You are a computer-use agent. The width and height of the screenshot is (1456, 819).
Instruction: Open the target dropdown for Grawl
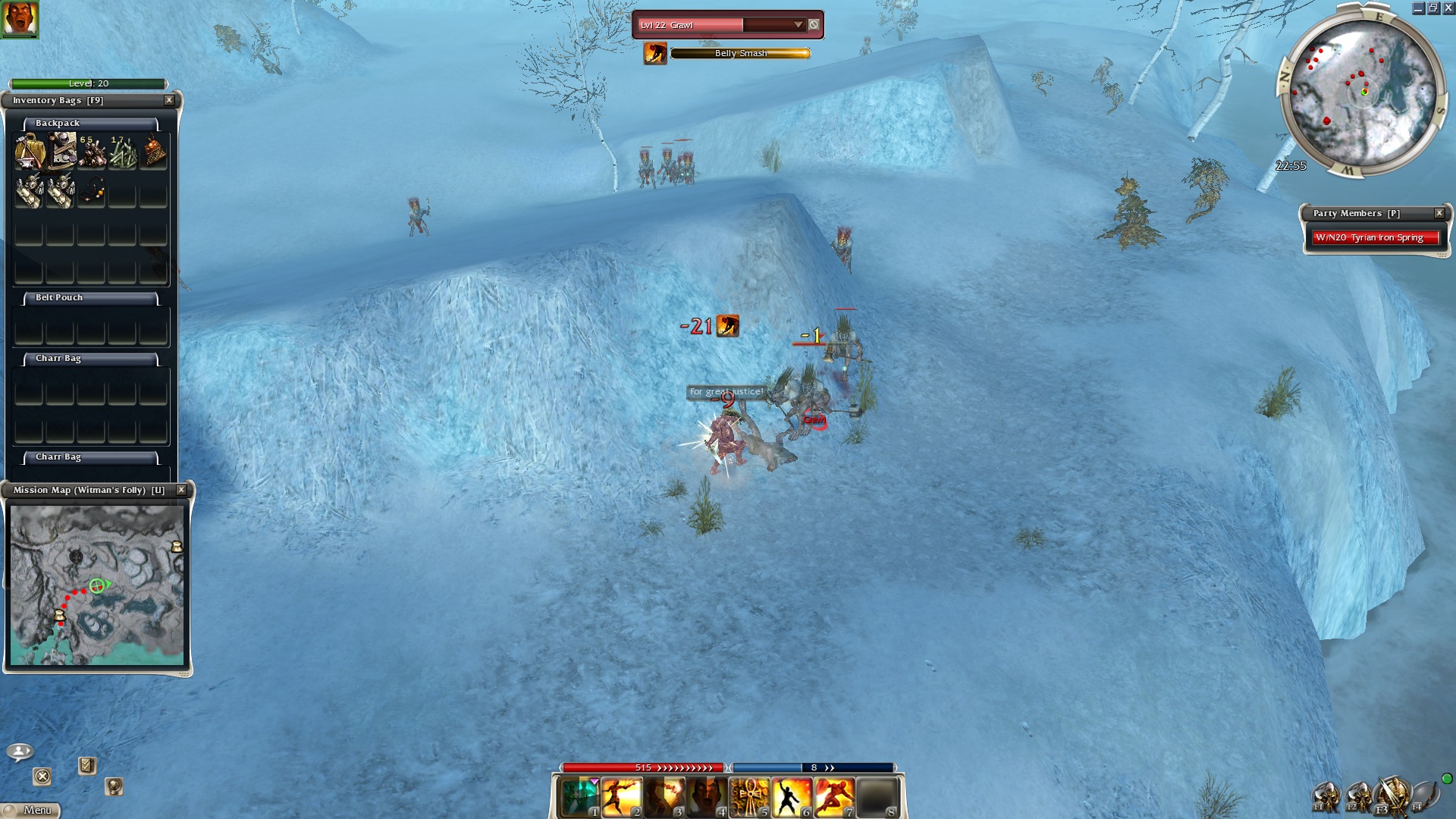point(798,25)
